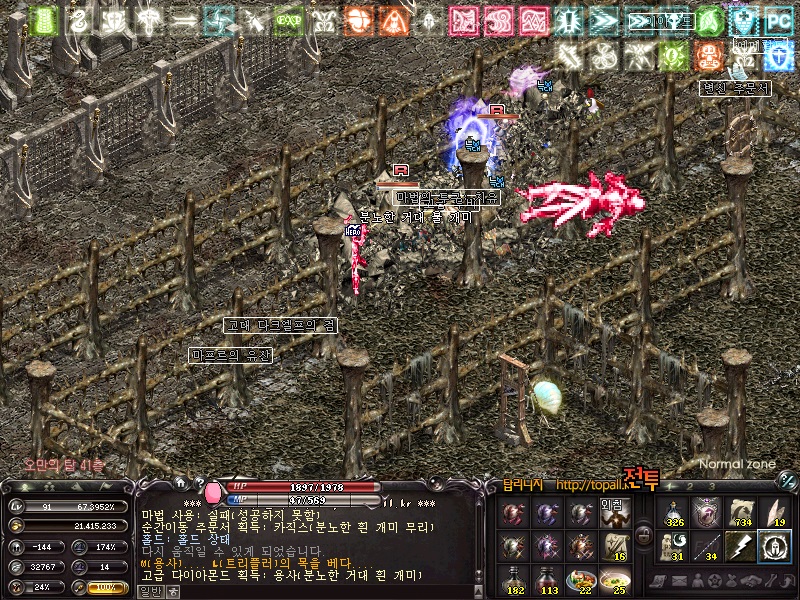Select the horse scroll slot showing 734

click(x=741, y=514)
